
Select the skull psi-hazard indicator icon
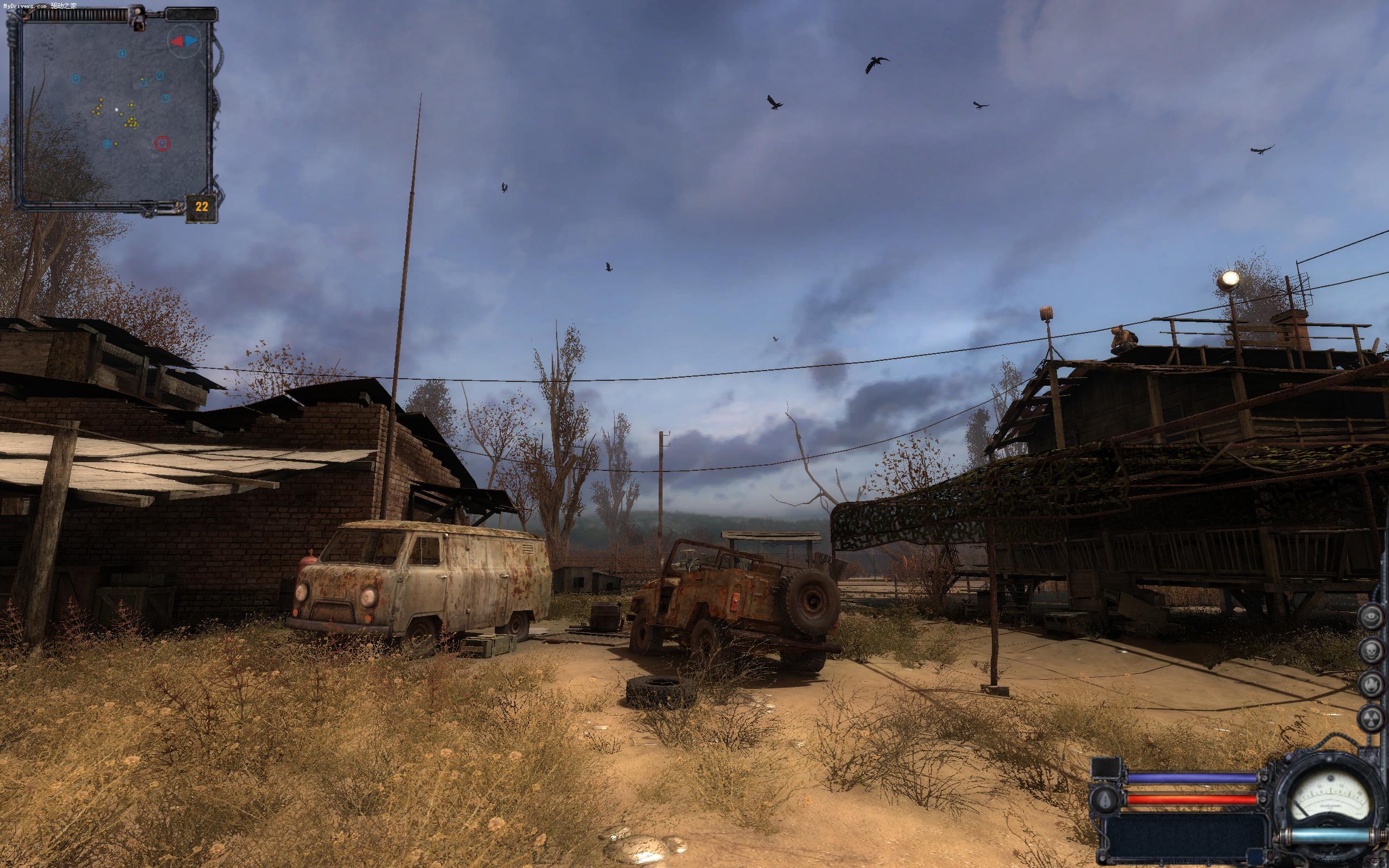tap(1370, 650)
